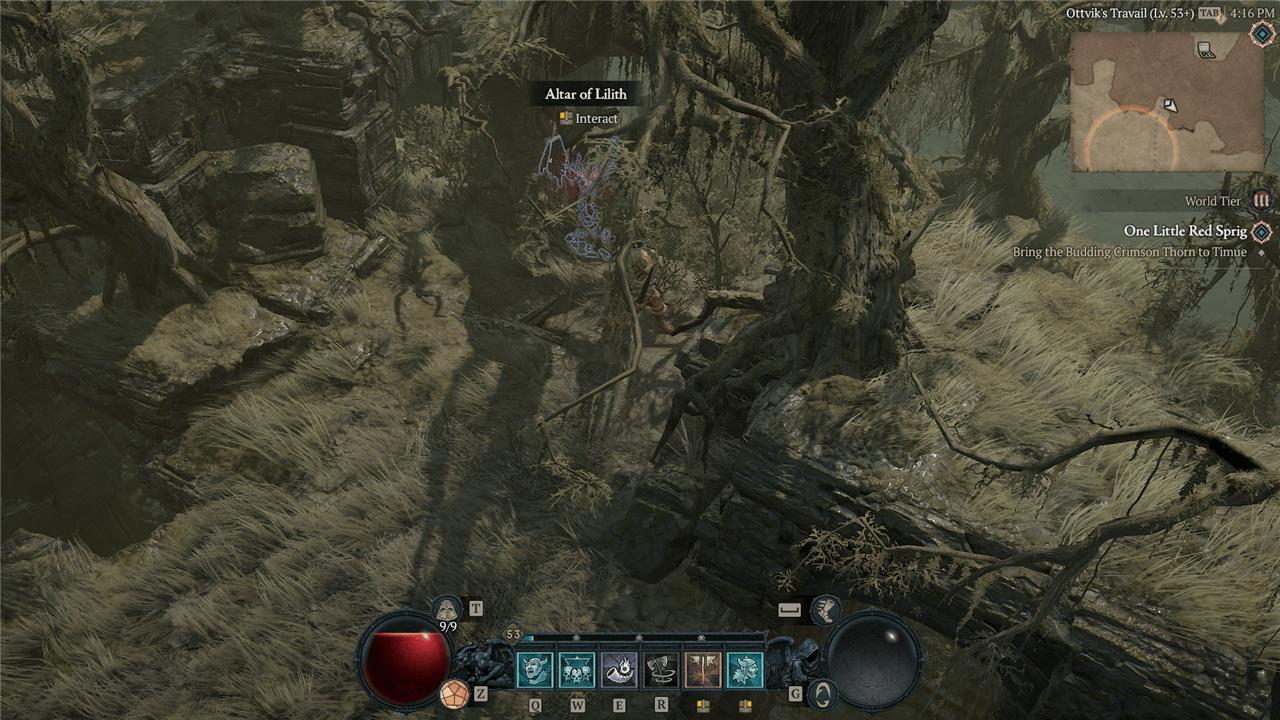Click the circular swirl icon near the resource orb
The width and height of the screenshot is (1280, 720).
click(x=821, y=693)
